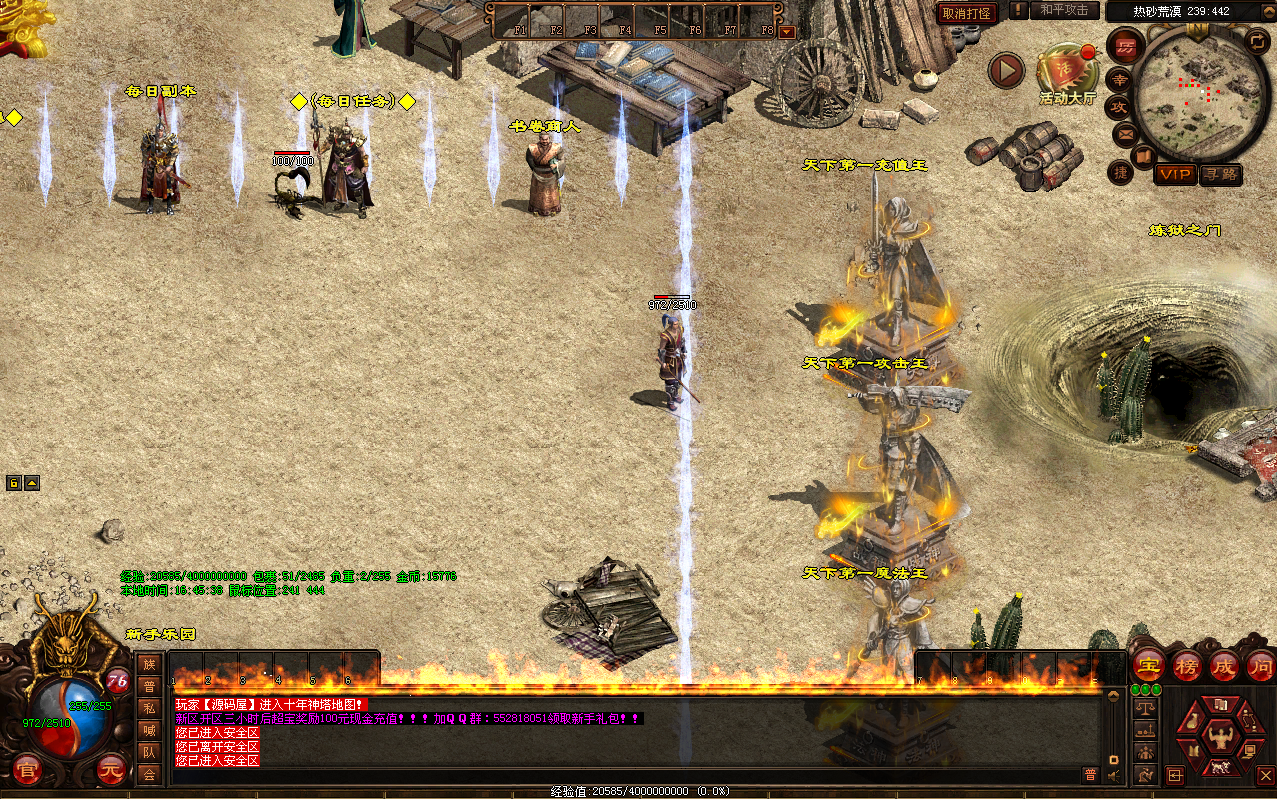1277x799 pixels.
Task: Open the 成 achievements panel
Action: pos(1223,665)
